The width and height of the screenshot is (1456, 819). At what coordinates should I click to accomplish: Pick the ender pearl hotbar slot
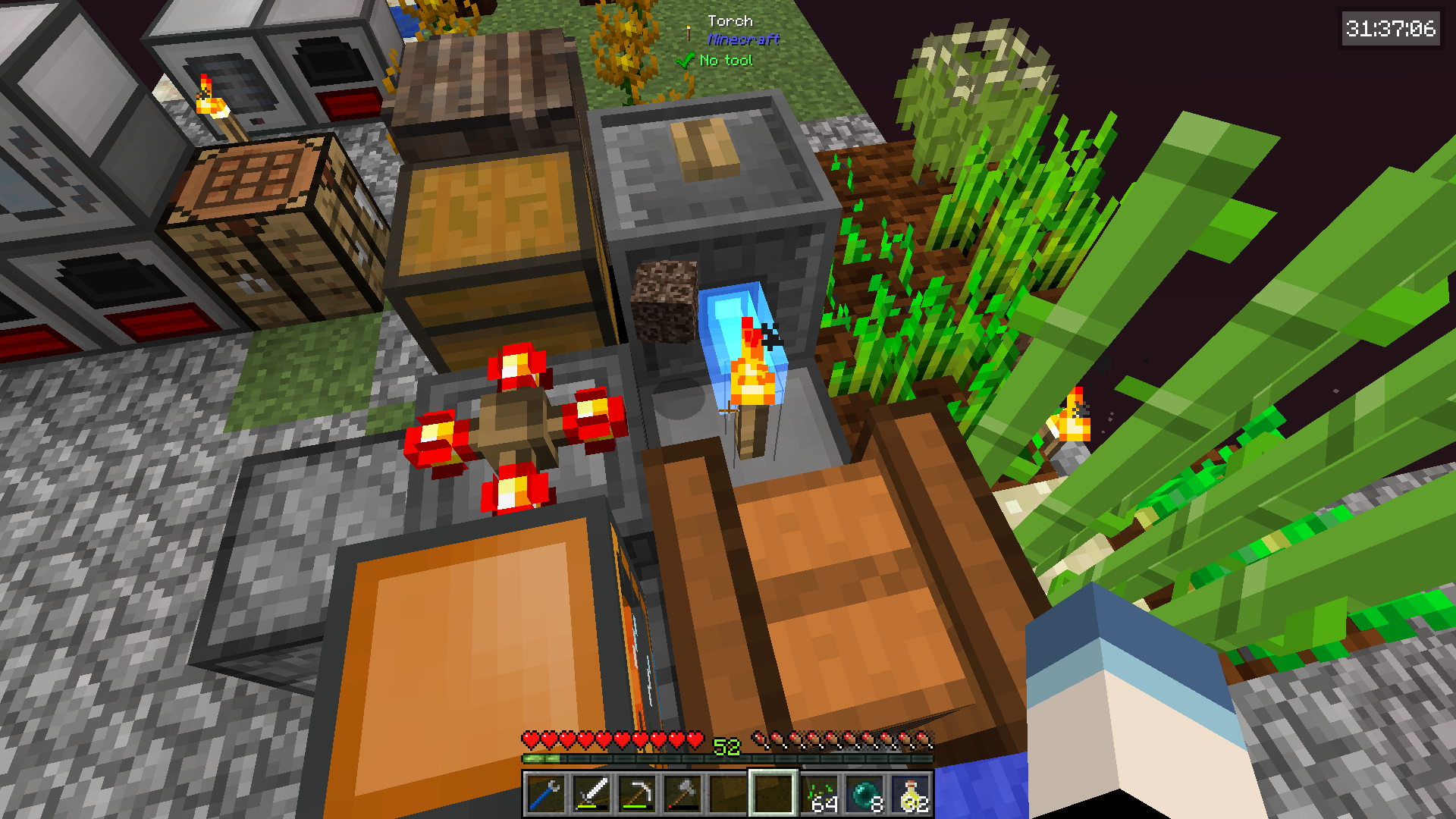(x=865, y=794)
